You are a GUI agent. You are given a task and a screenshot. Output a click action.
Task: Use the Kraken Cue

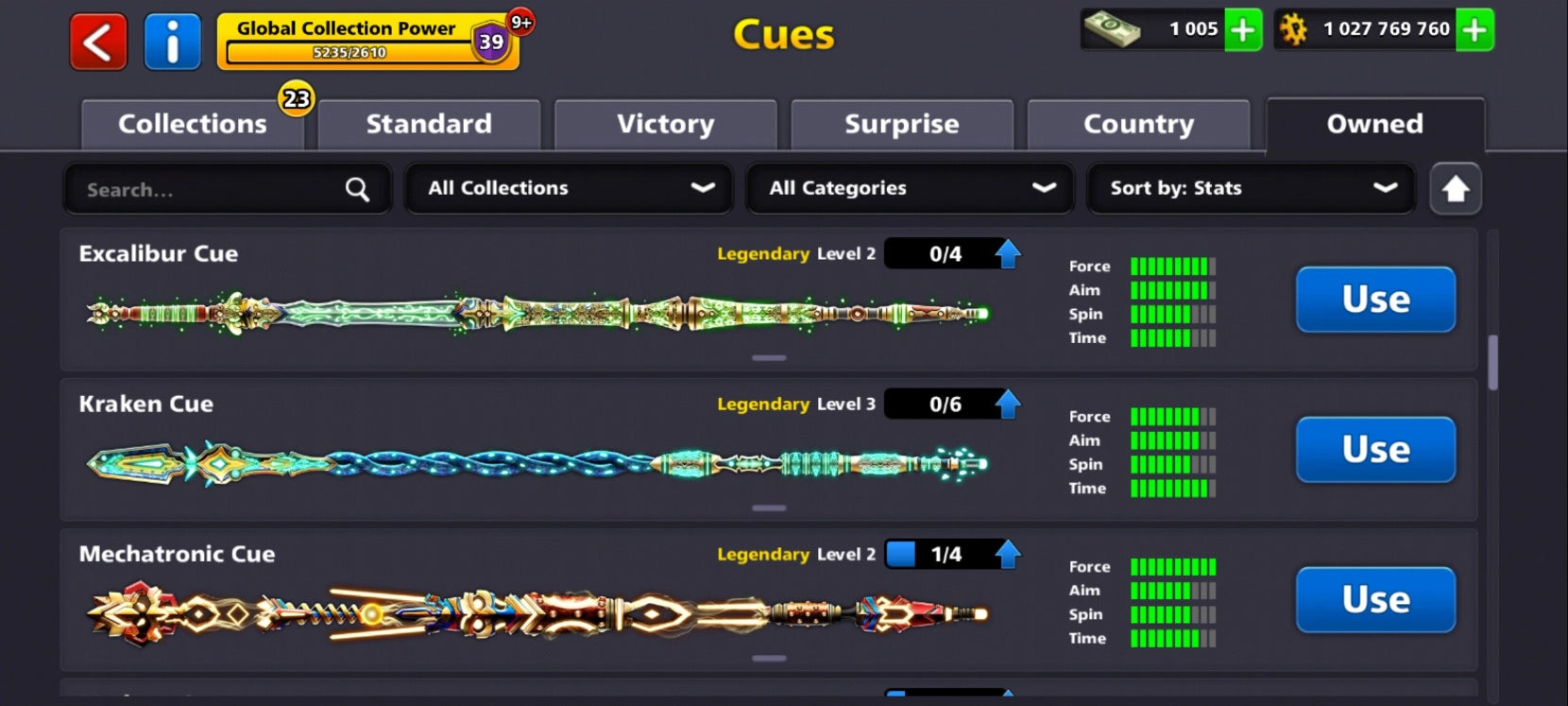(x=1375, y=450)
